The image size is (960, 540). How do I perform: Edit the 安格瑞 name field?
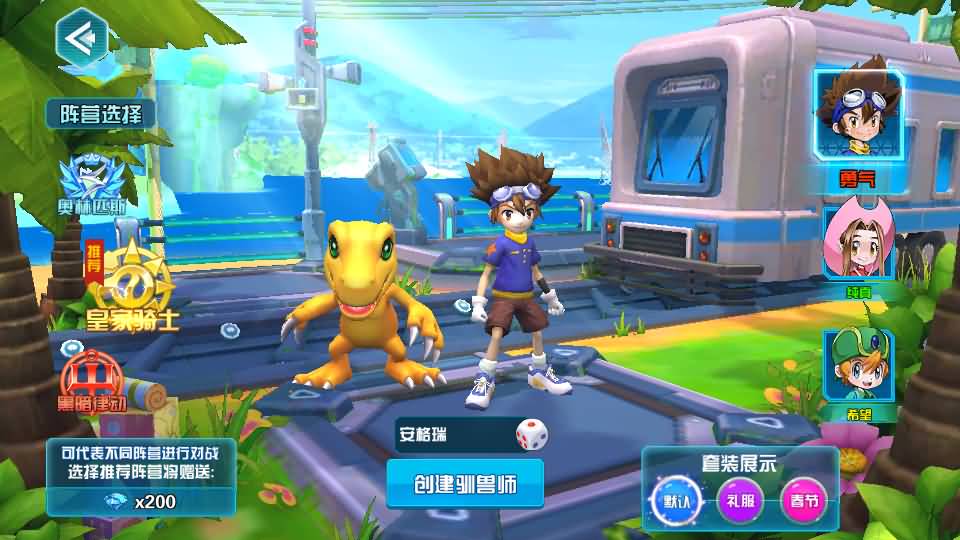(452, 435)
